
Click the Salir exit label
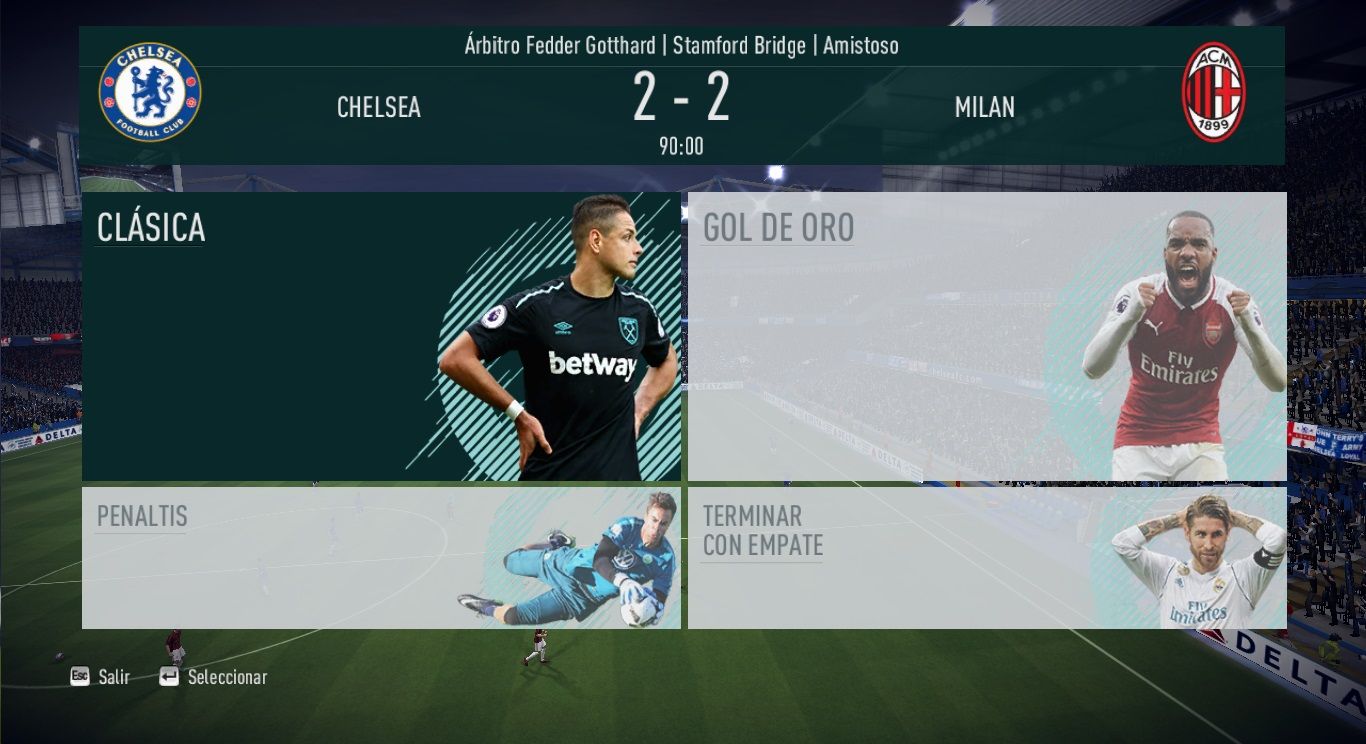pos(114,677)
